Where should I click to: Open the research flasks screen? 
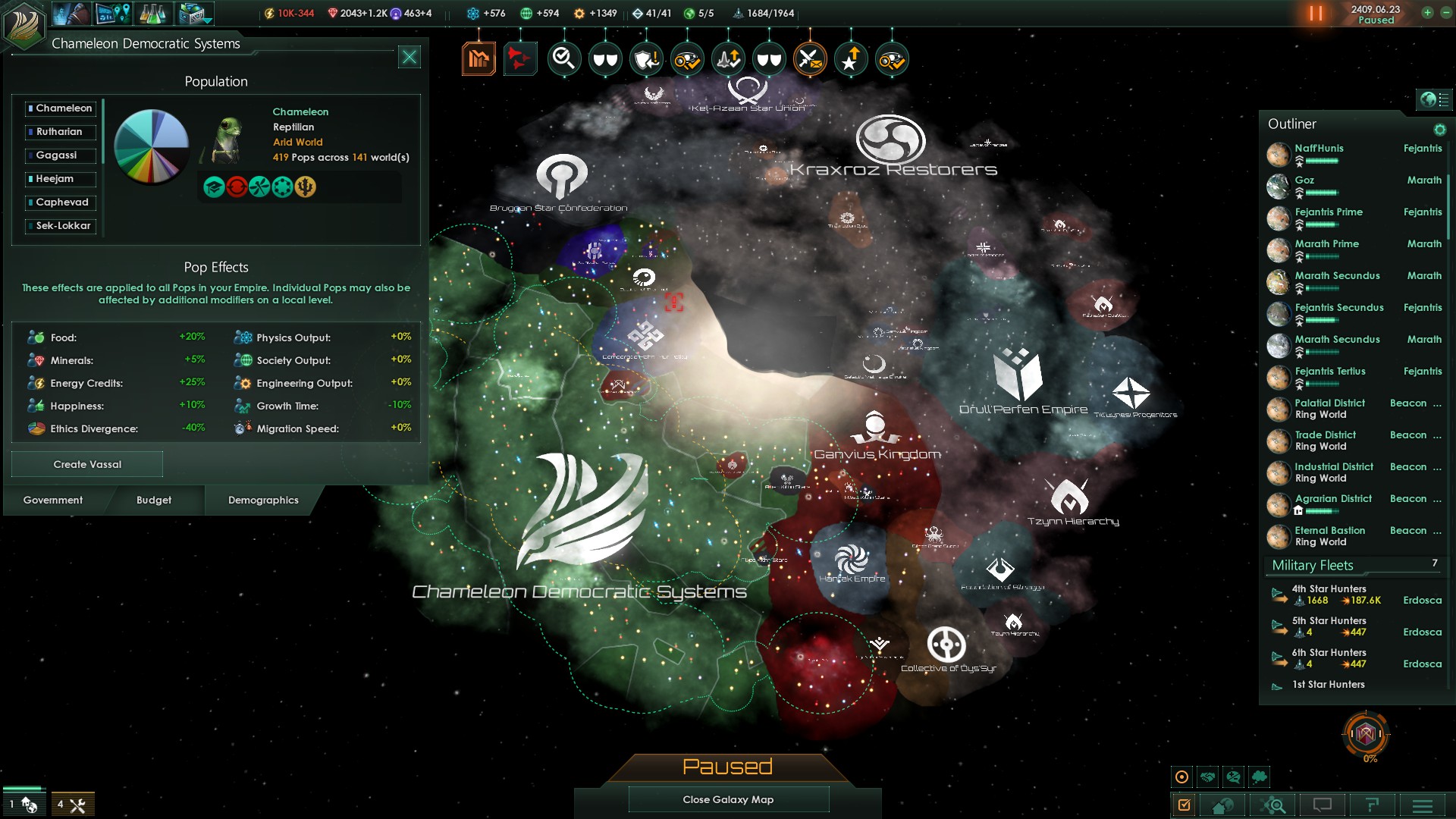tap(153, 14)
